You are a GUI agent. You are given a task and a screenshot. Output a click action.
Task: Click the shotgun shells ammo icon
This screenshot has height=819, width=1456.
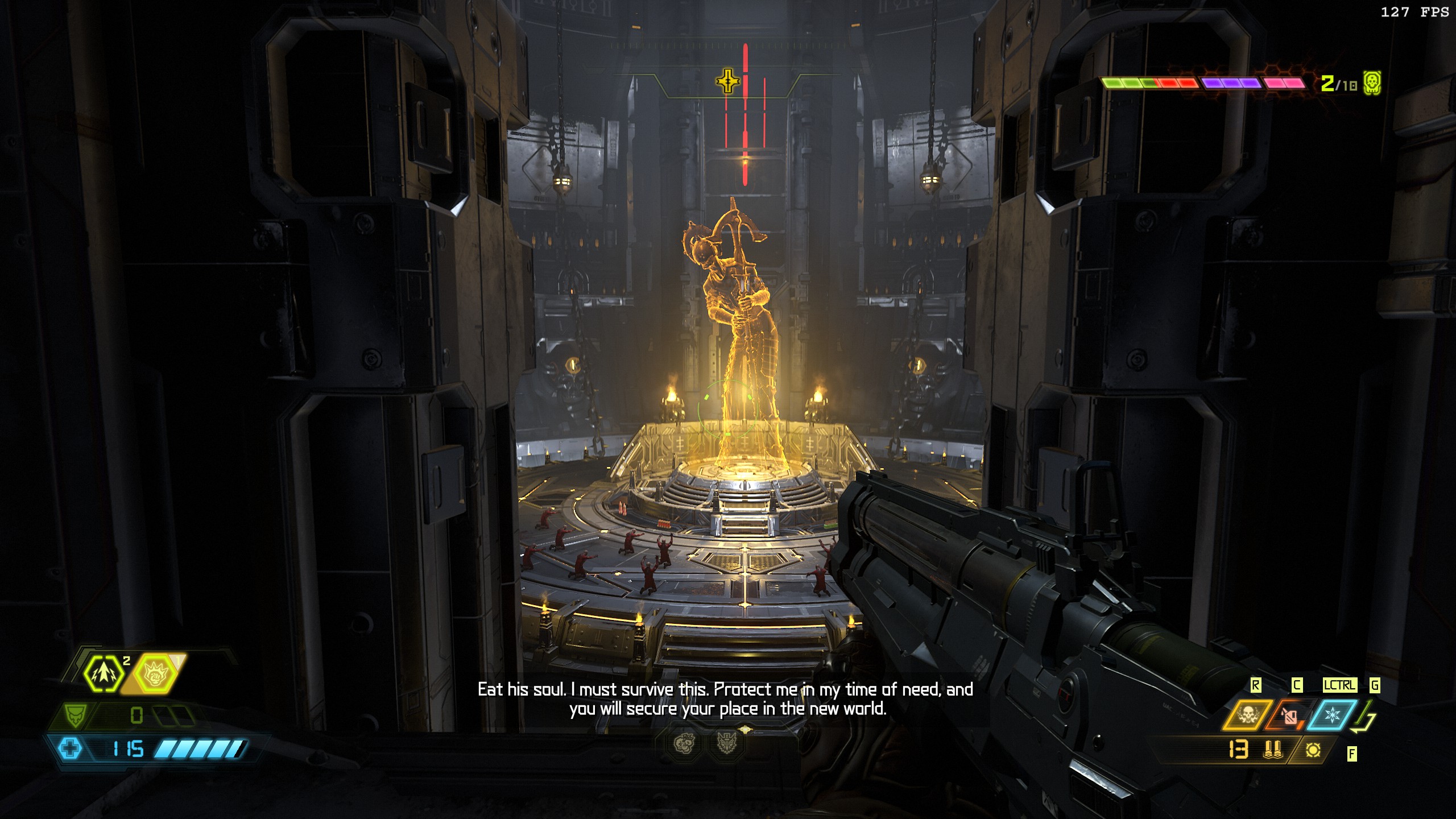coord(1273,750)
